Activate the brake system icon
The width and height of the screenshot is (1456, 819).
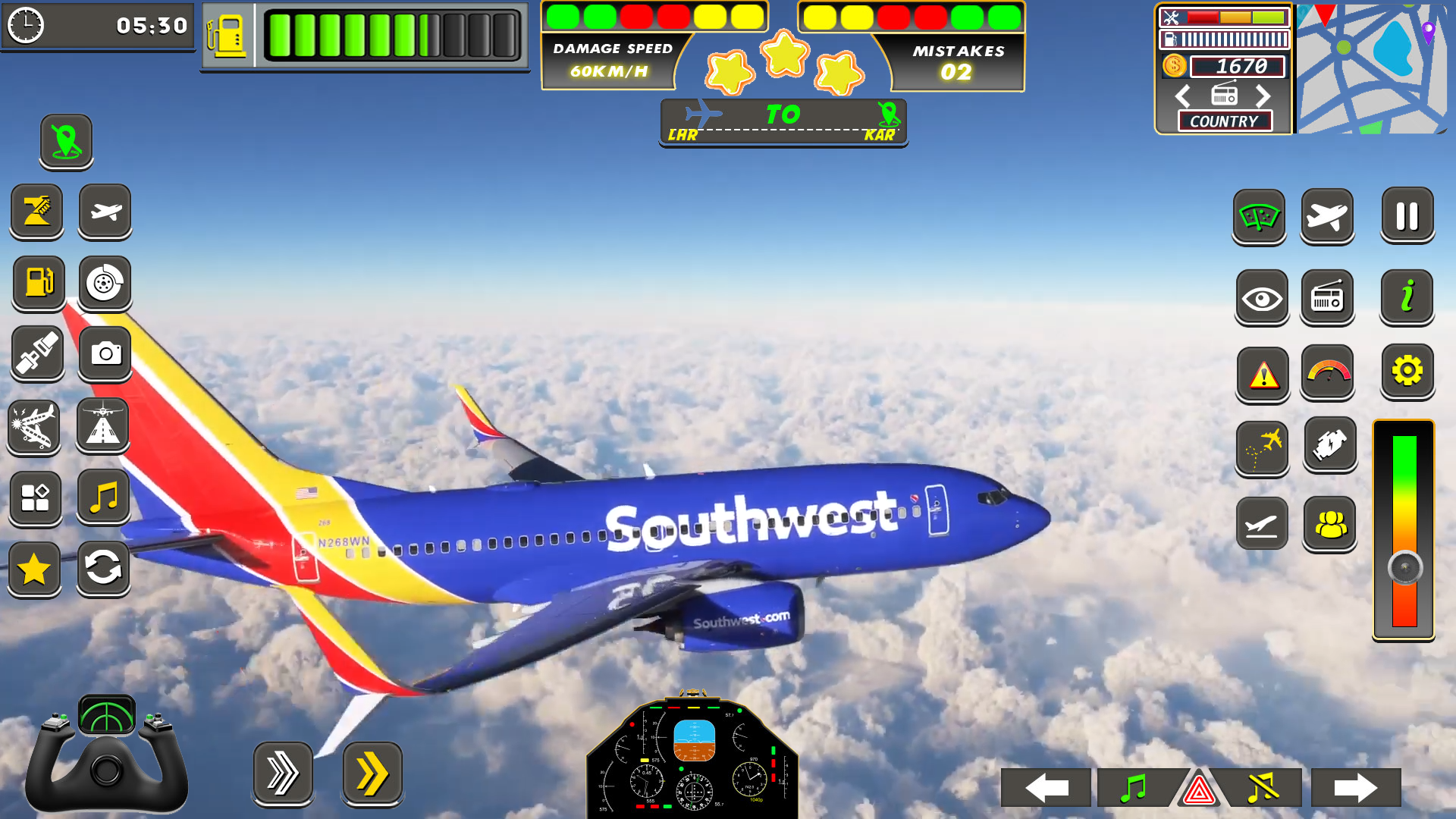click(x=105, y=283)
